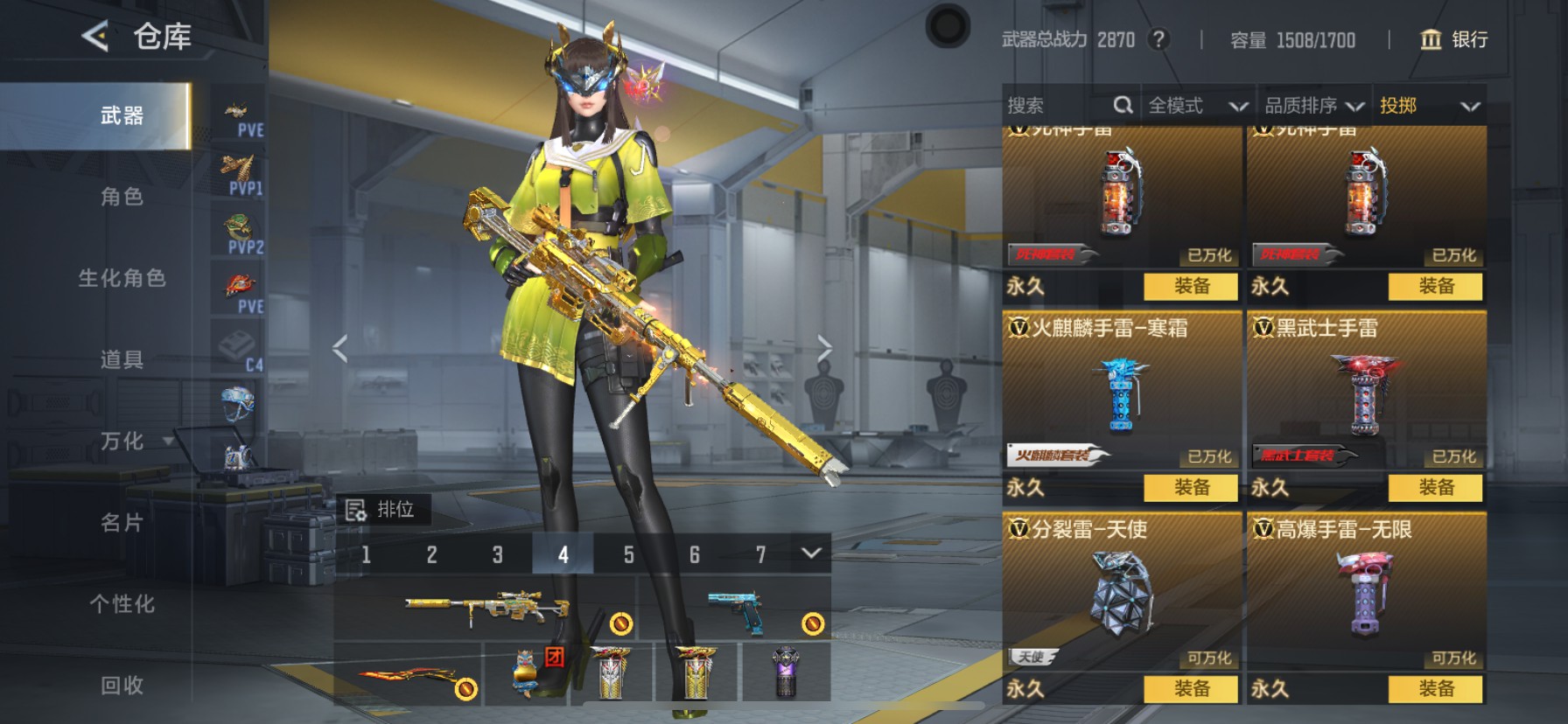Toggle loadout preset slot 4
Image resolution: width=1568 pixels, height=724 pixels.
[x=563, y=554]
